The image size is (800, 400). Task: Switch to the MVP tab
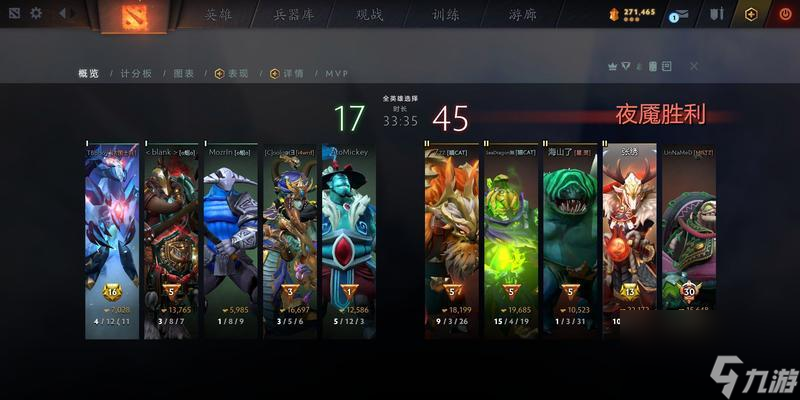coord(336,73)
